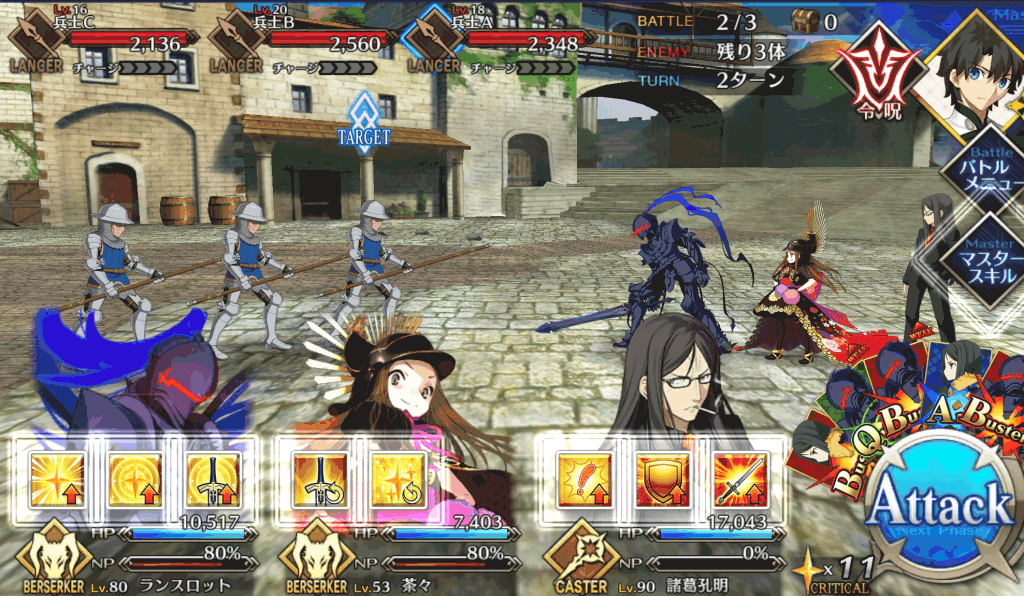1024x596 pixels.
Task: Activate Zhuge Liang's shield defence skill
Action: tap(660, 479)
